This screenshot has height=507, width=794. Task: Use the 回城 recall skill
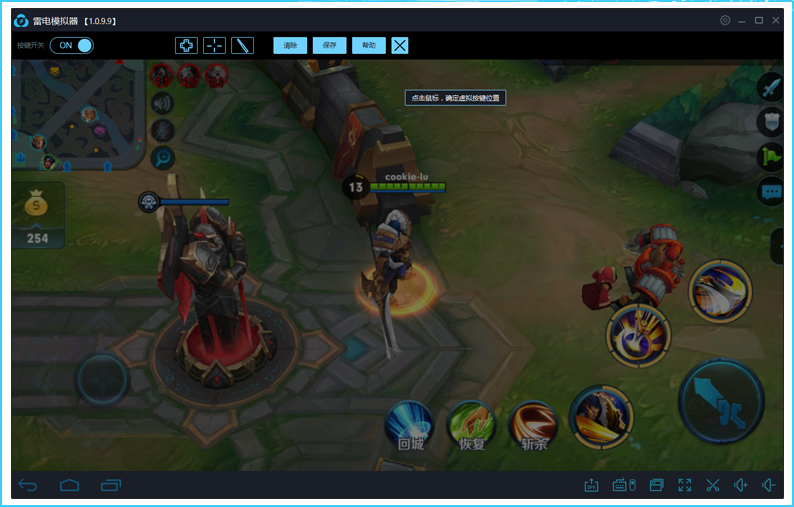pyautogui.click(x=410, y=424)
